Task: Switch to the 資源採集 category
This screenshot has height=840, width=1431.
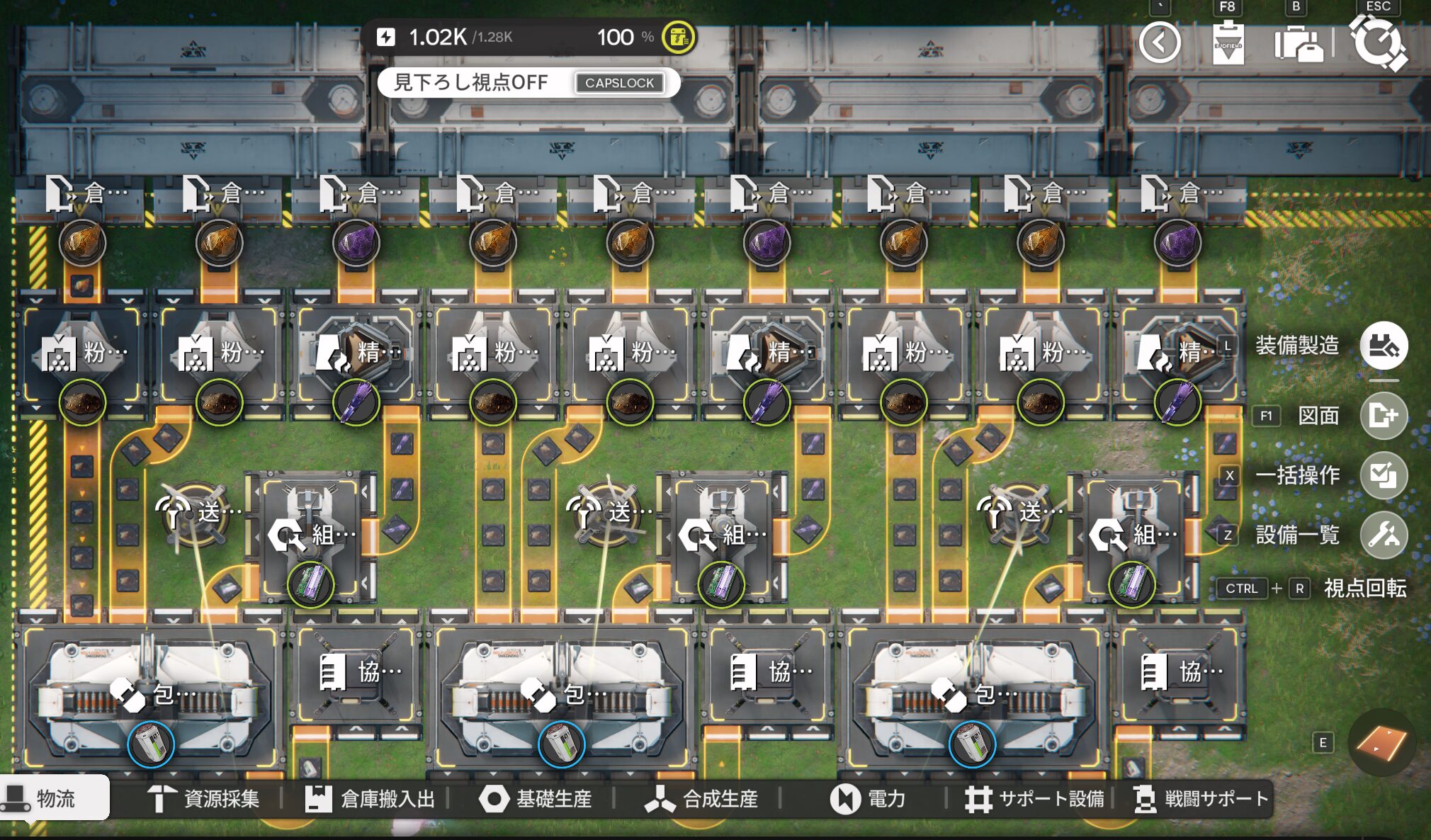Action: tap(204, 799)
